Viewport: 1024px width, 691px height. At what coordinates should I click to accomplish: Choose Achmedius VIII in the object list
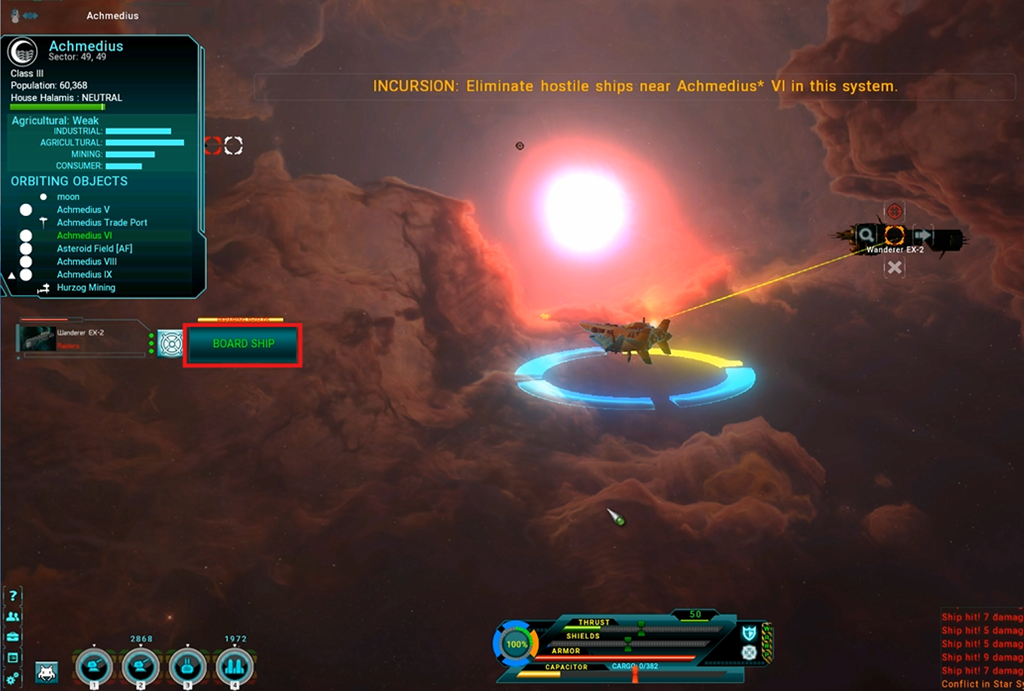tap(86, 262)
